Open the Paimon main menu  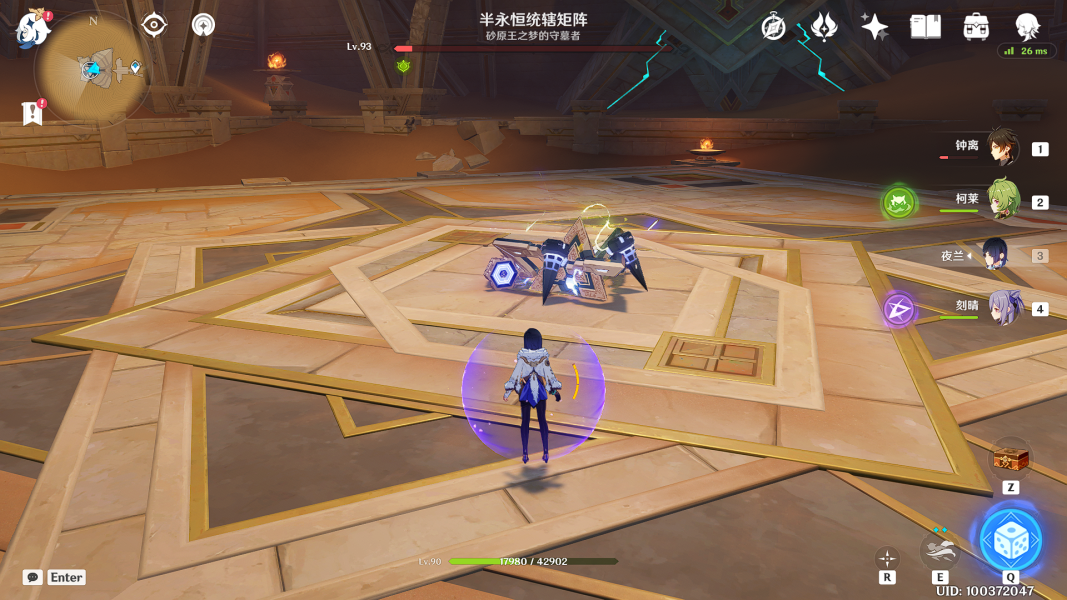[x=32, y=28]
